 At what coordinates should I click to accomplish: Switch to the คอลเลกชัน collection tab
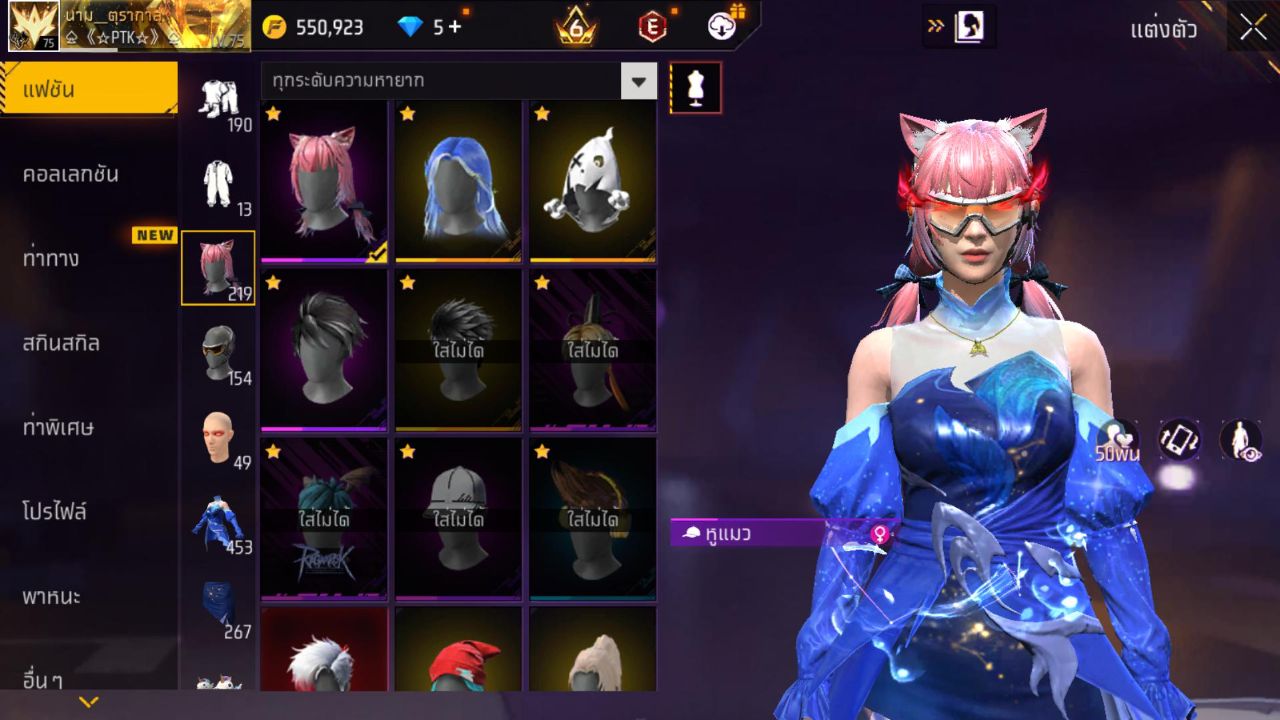click(x=71, y=174)
